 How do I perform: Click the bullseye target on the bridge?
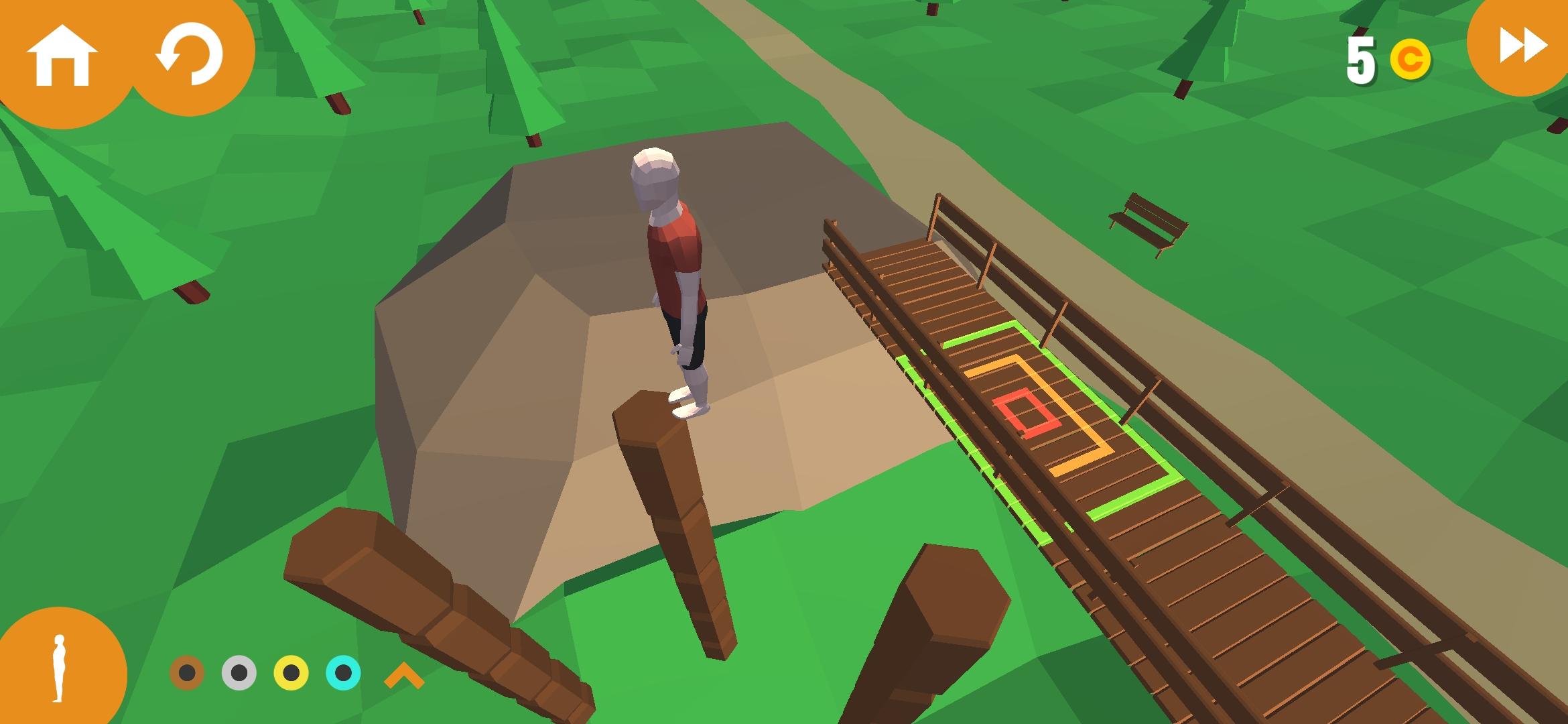click(1025, 412)
